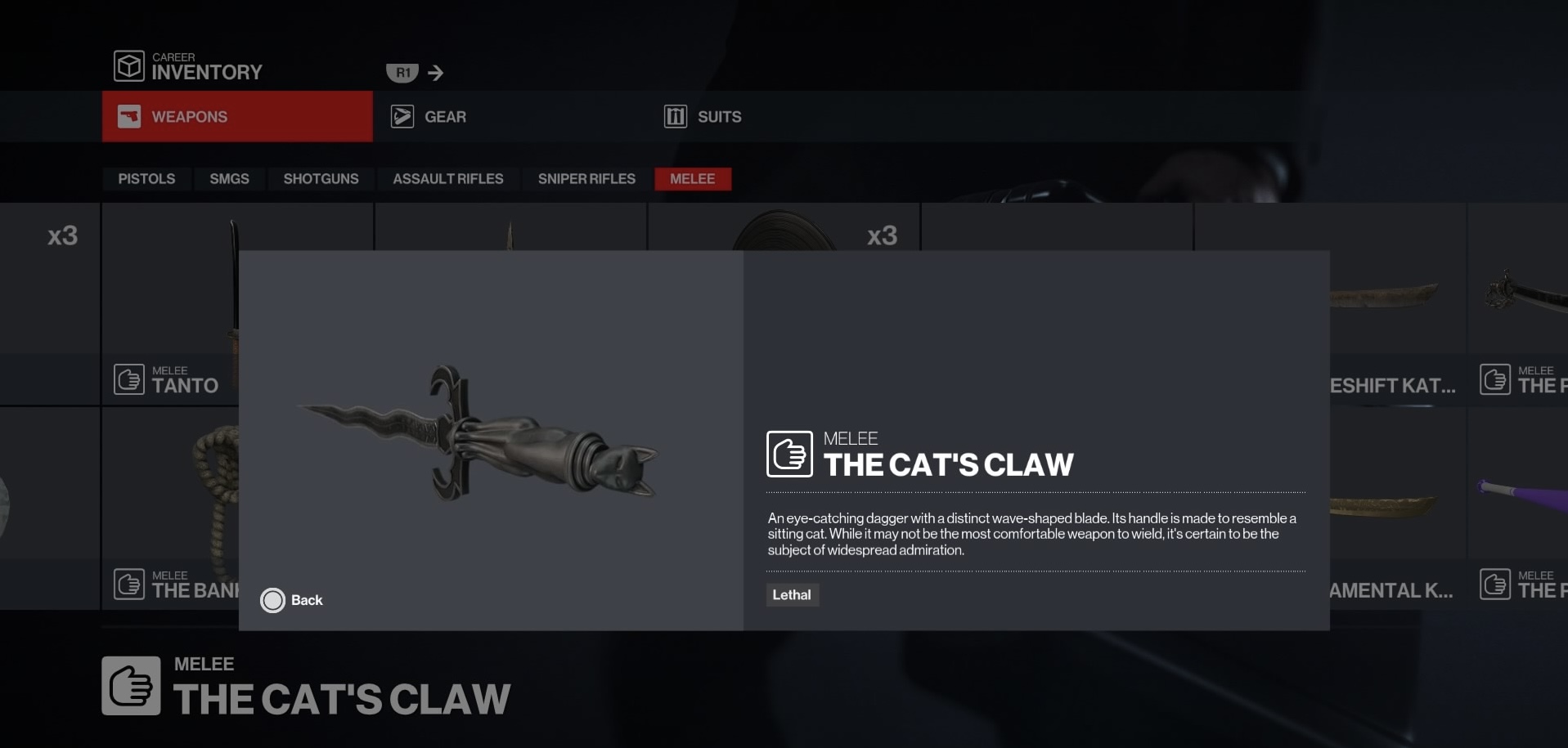Go back from the Cat's Claw details
This screenshot has height=748, width=1568.
[x=292, y=600]
